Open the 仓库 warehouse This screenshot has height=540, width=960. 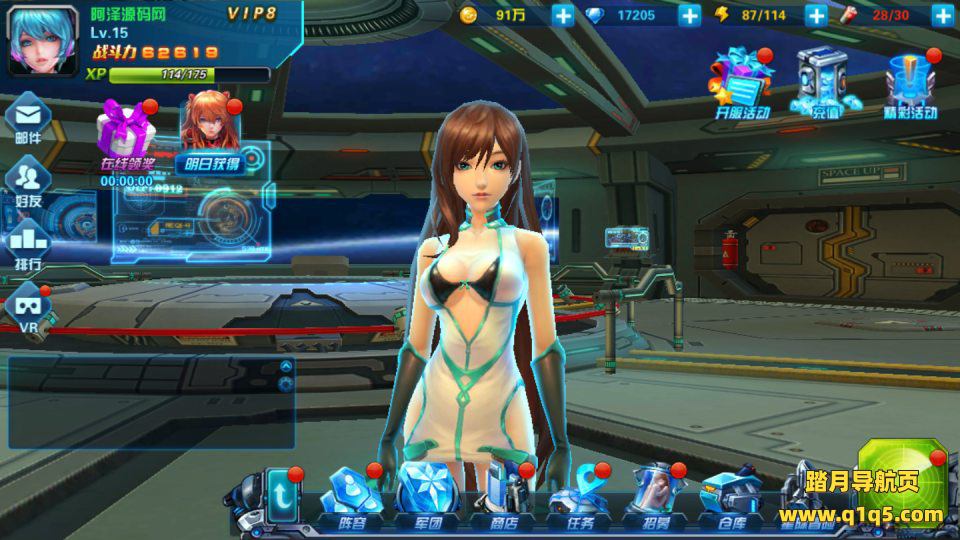[731, 497]
